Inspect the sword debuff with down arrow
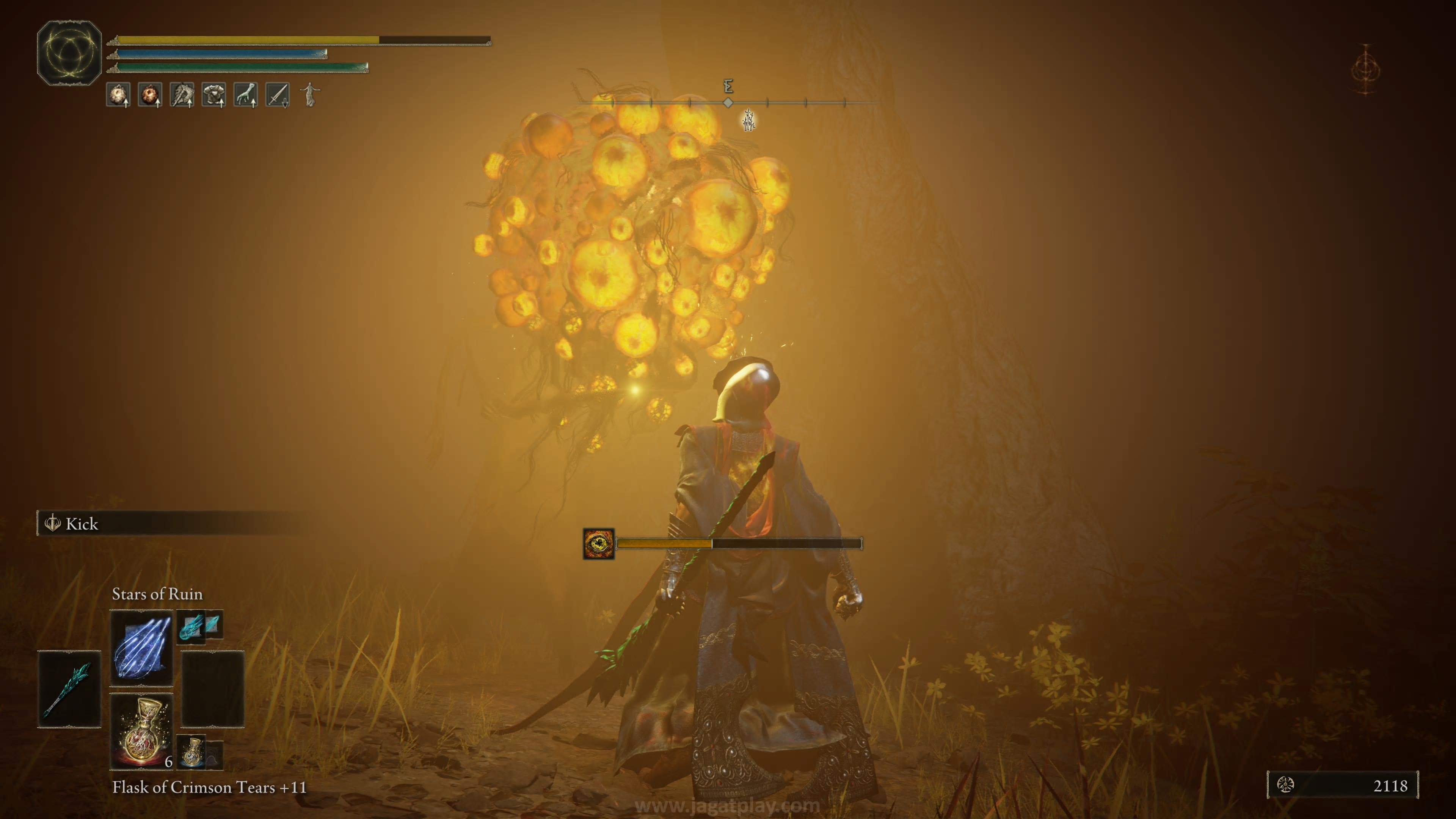 [x=278, y=95]
